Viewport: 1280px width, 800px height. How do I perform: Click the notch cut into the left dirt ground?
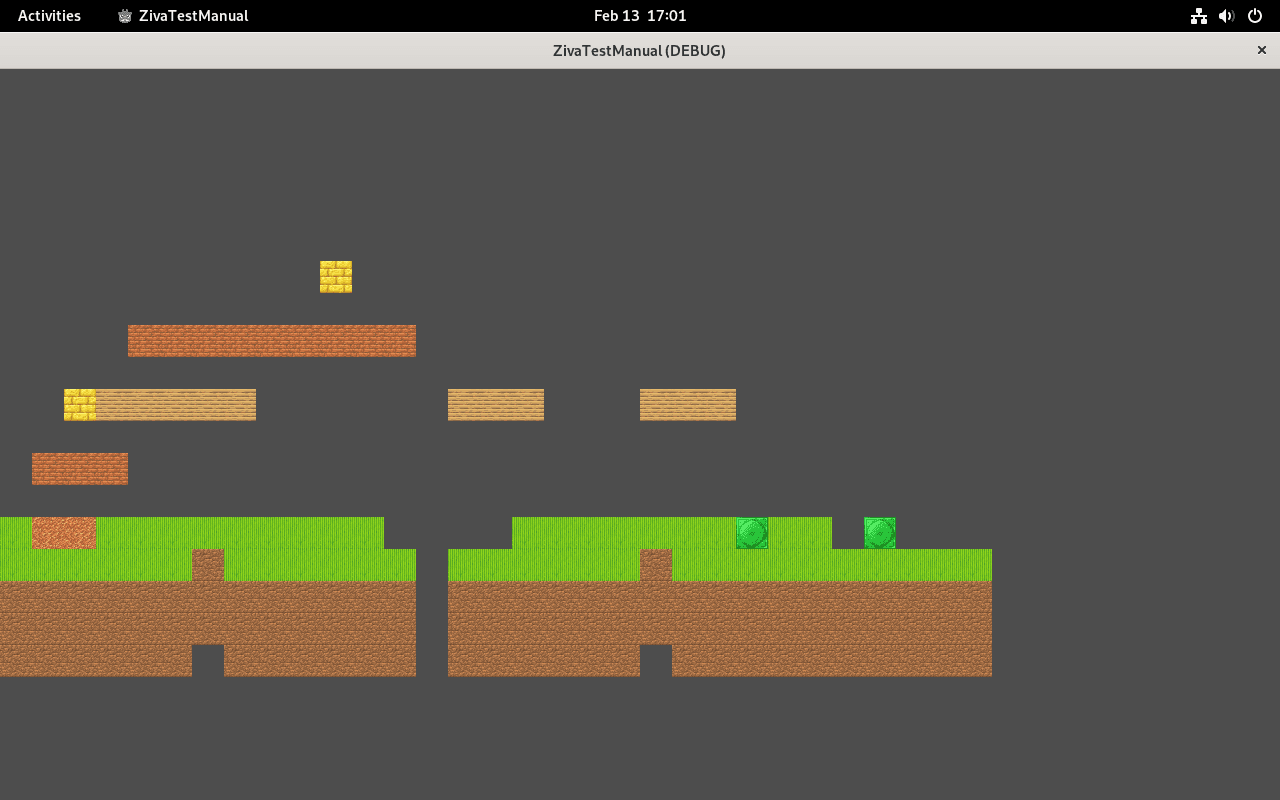207,660
